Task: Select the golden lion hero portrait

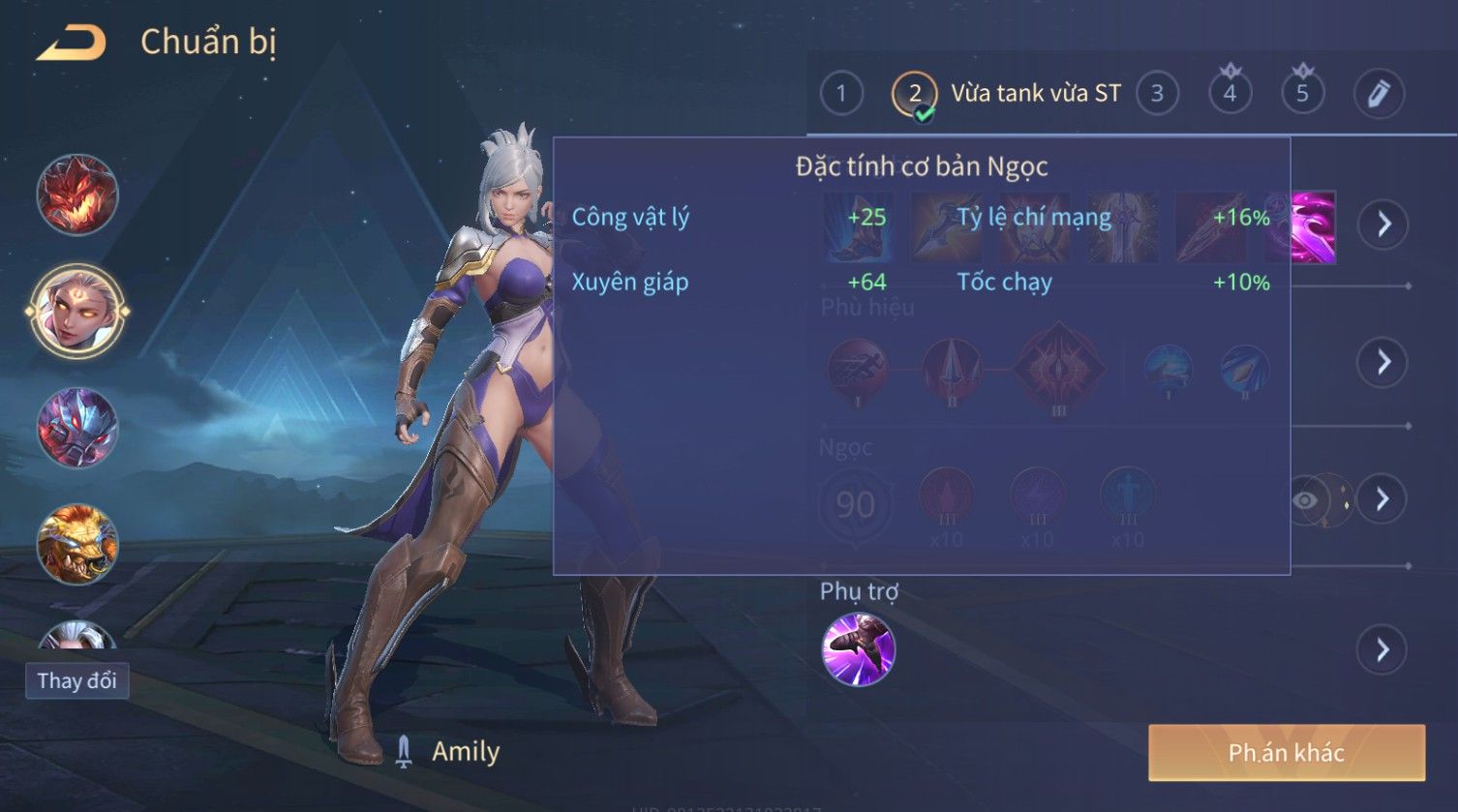Action: [x=77, y=543]
